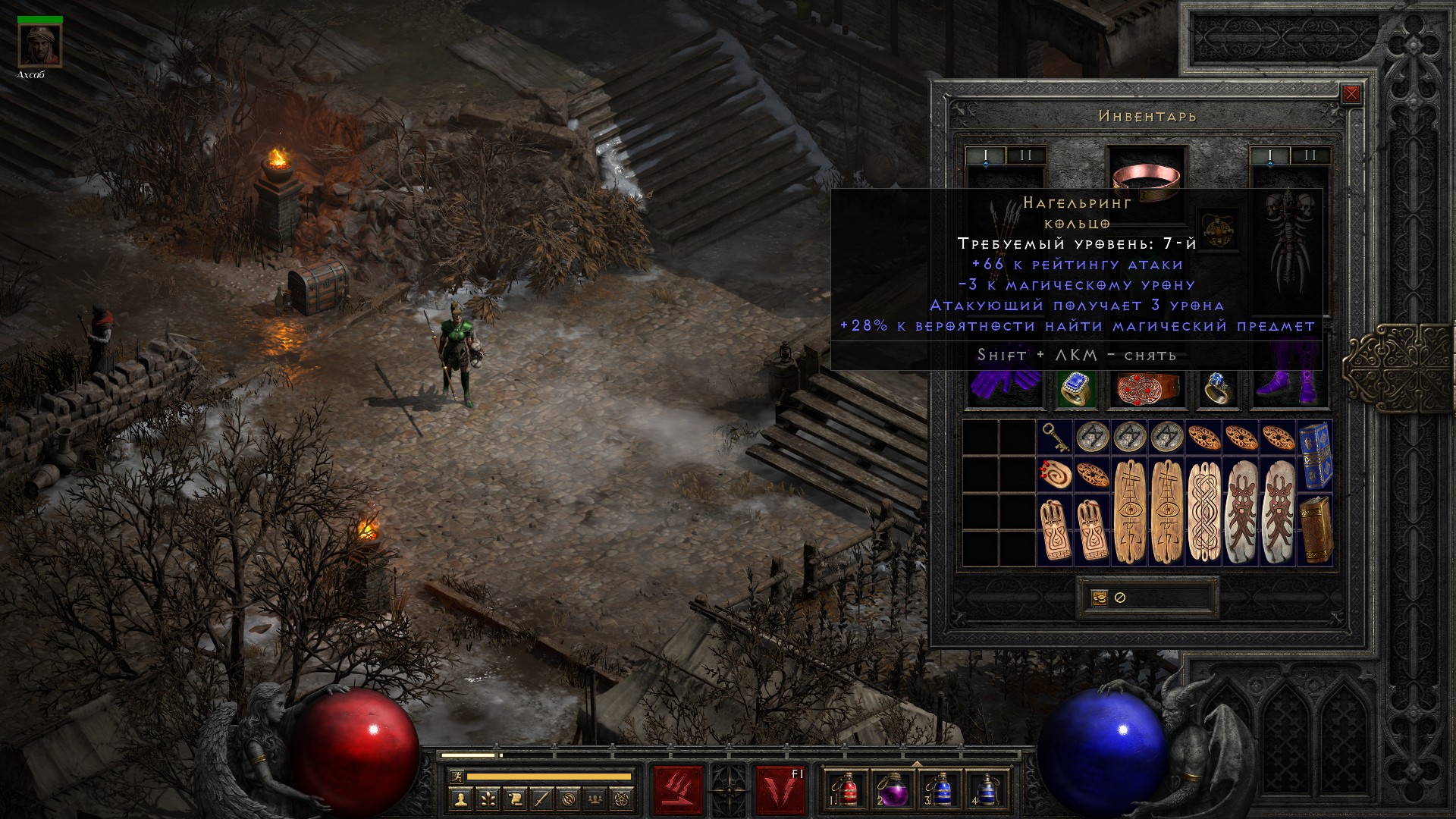Select the equipped Nagelring in the inventory
Image resolution: width=1456 pixels, height=819 pixels.
[1218, 389]
